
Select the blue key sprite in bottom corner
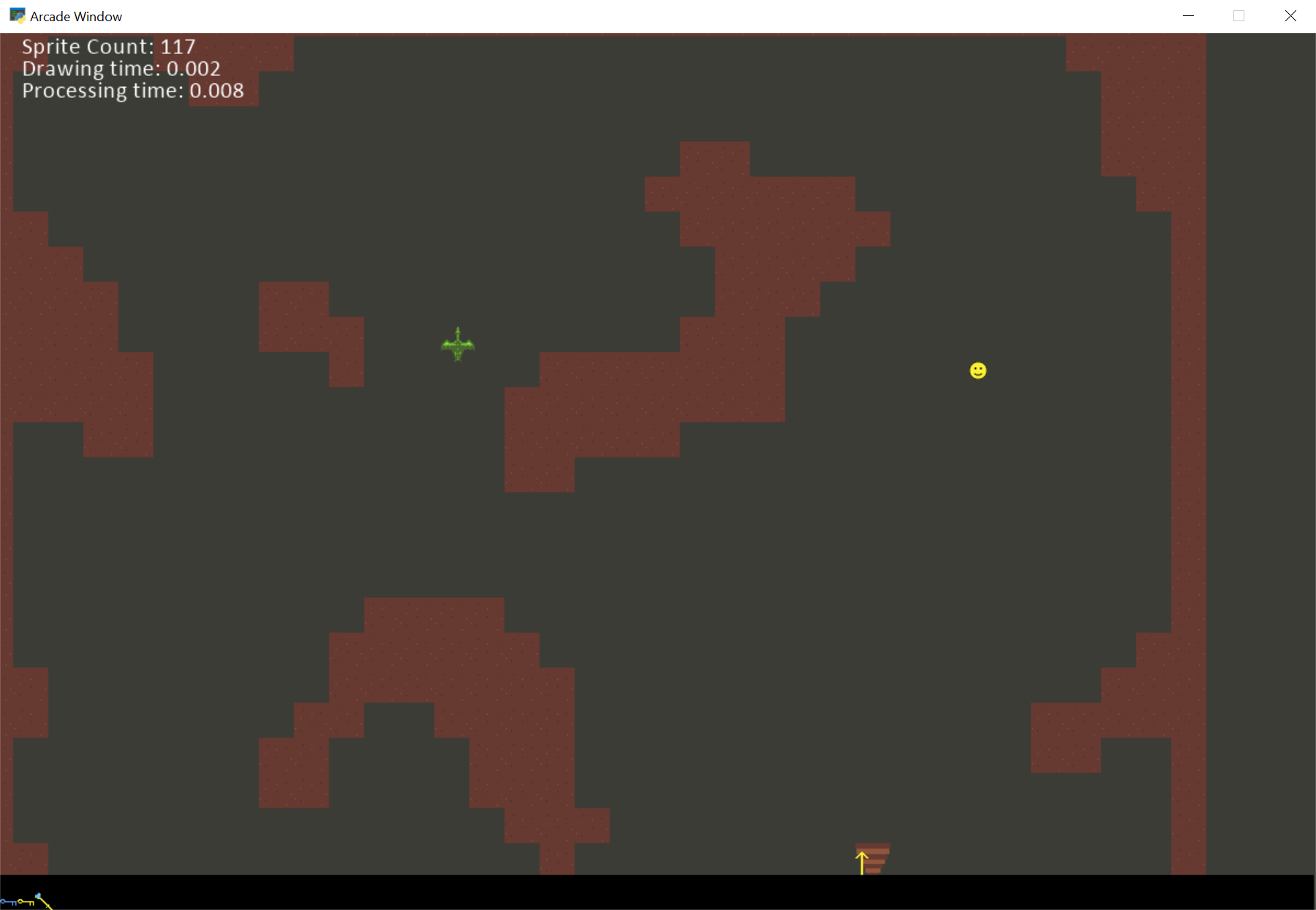[8, 903]
